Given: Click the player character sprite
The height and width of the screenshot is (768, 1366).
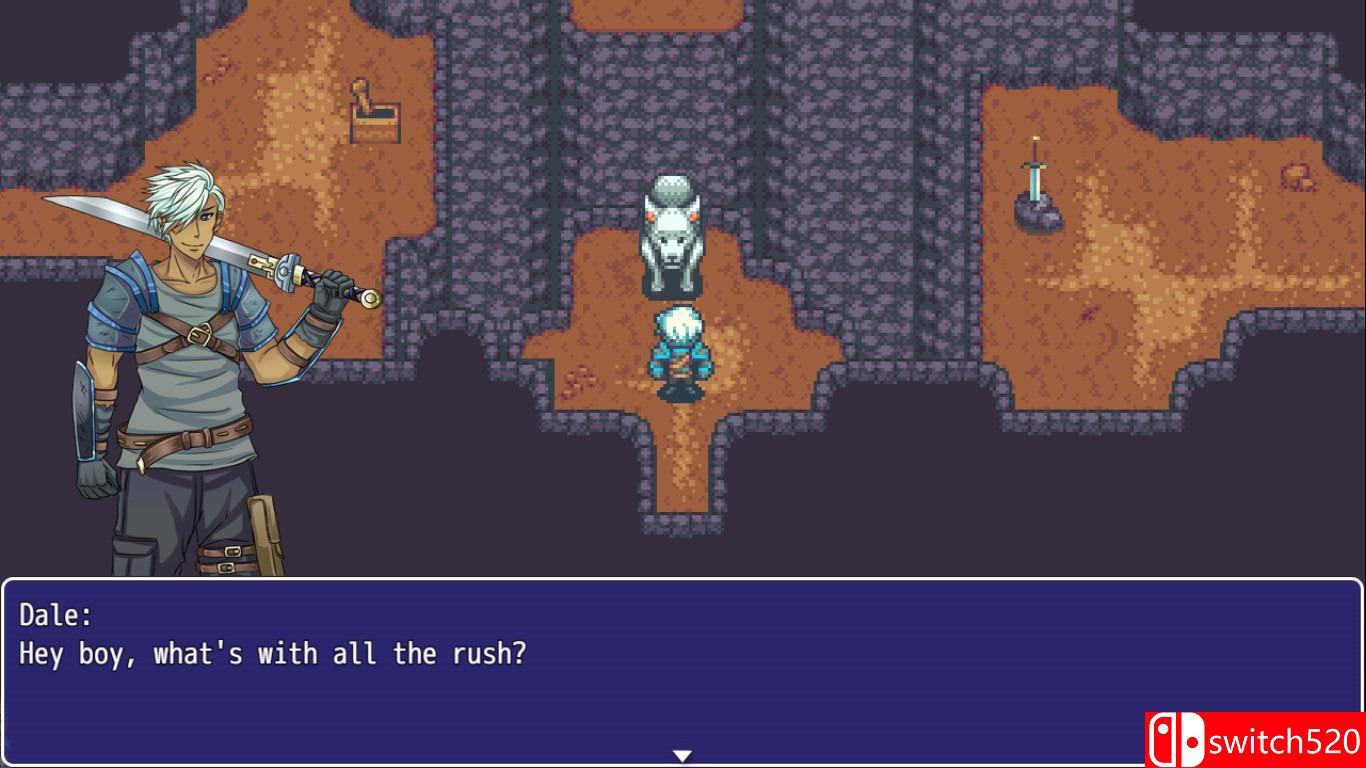Looking at the screenshot, I should tap(678, 352).
